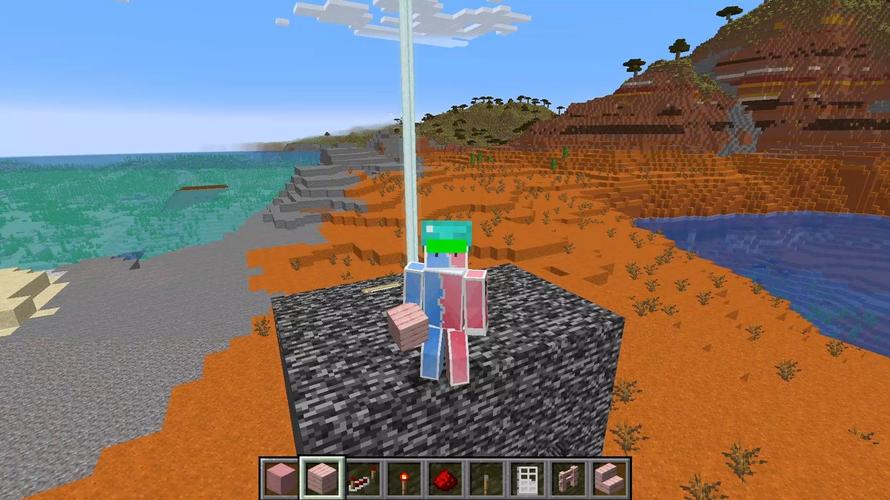This screenshot has height=500, width=890.
Task: Choose the pink wooden planks slot
Action: coord(322,478)
